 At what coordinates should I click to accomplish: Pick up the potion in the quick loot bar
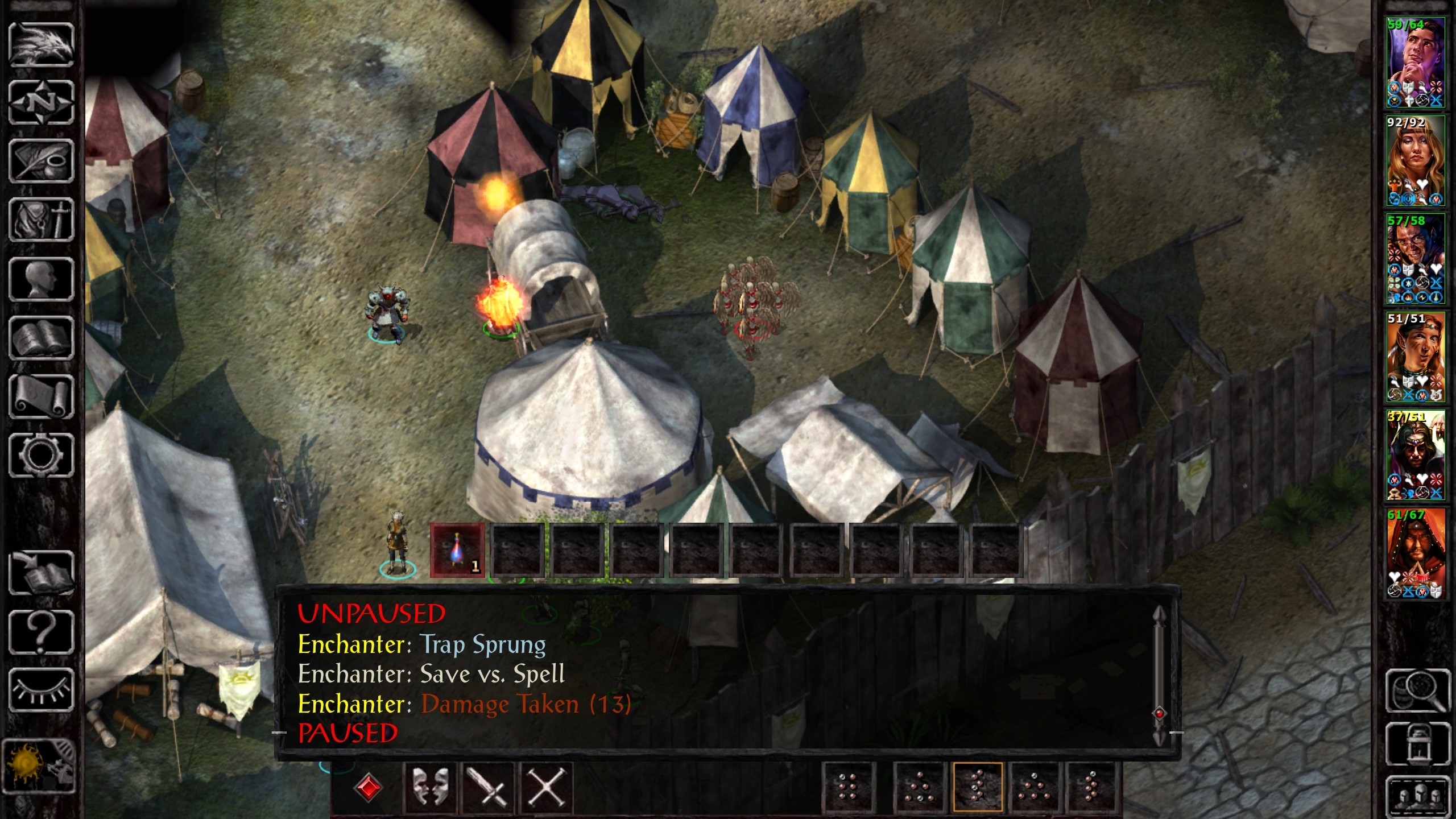point(457,551)
